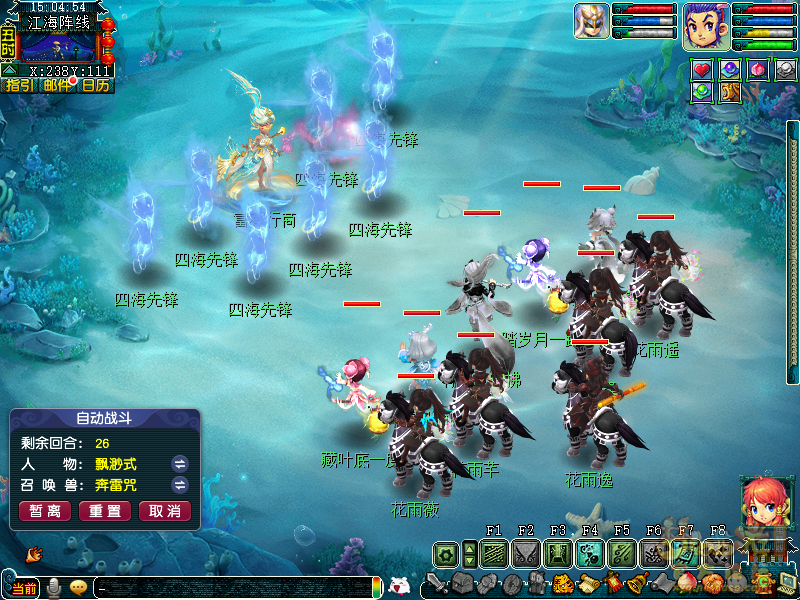
Task: Select the blue-haired player portrait
Action: [x=705, y=25]
